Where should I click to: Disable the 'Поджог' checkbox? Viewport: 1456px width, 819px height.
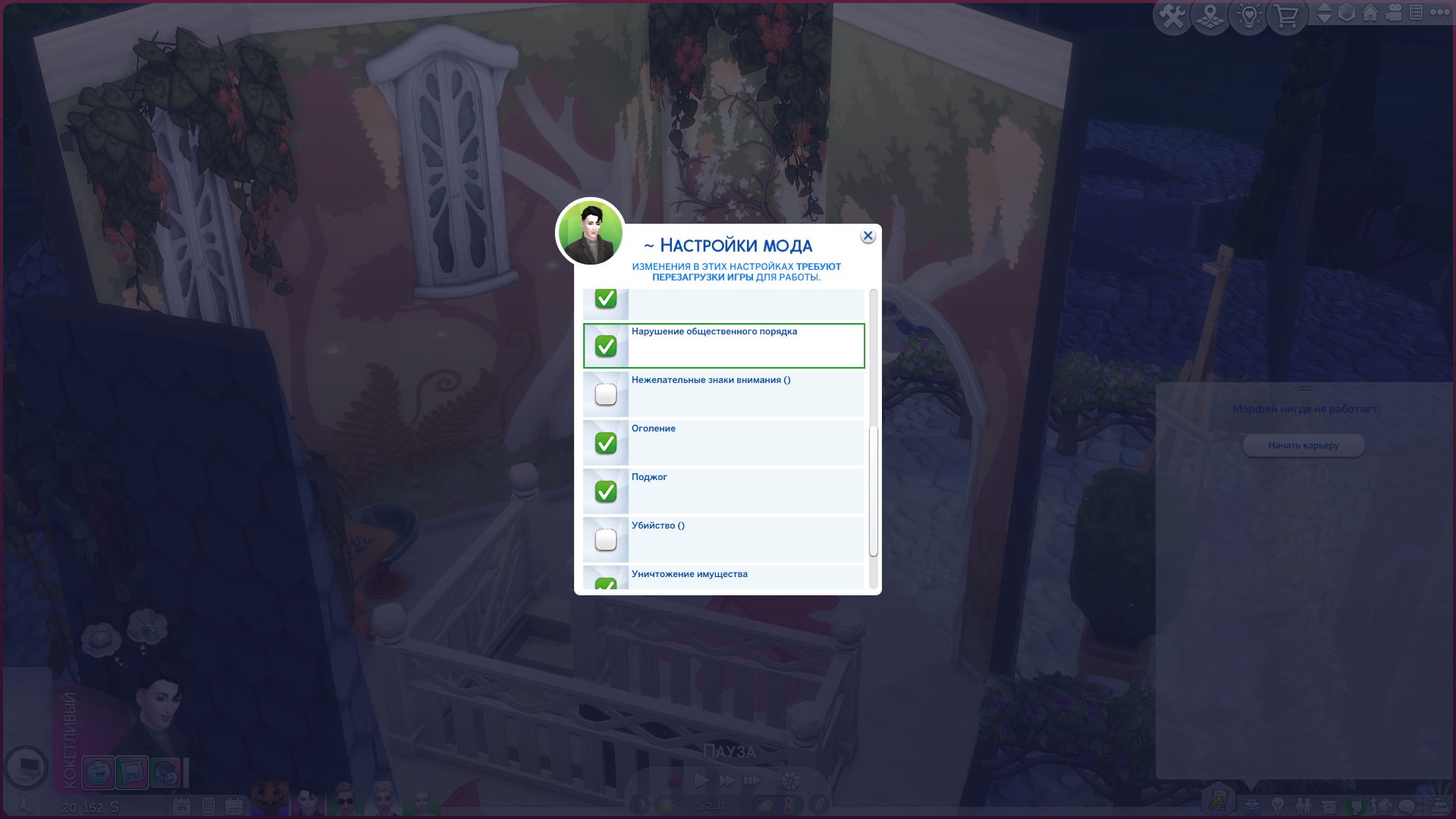click(x=605, y=491)
